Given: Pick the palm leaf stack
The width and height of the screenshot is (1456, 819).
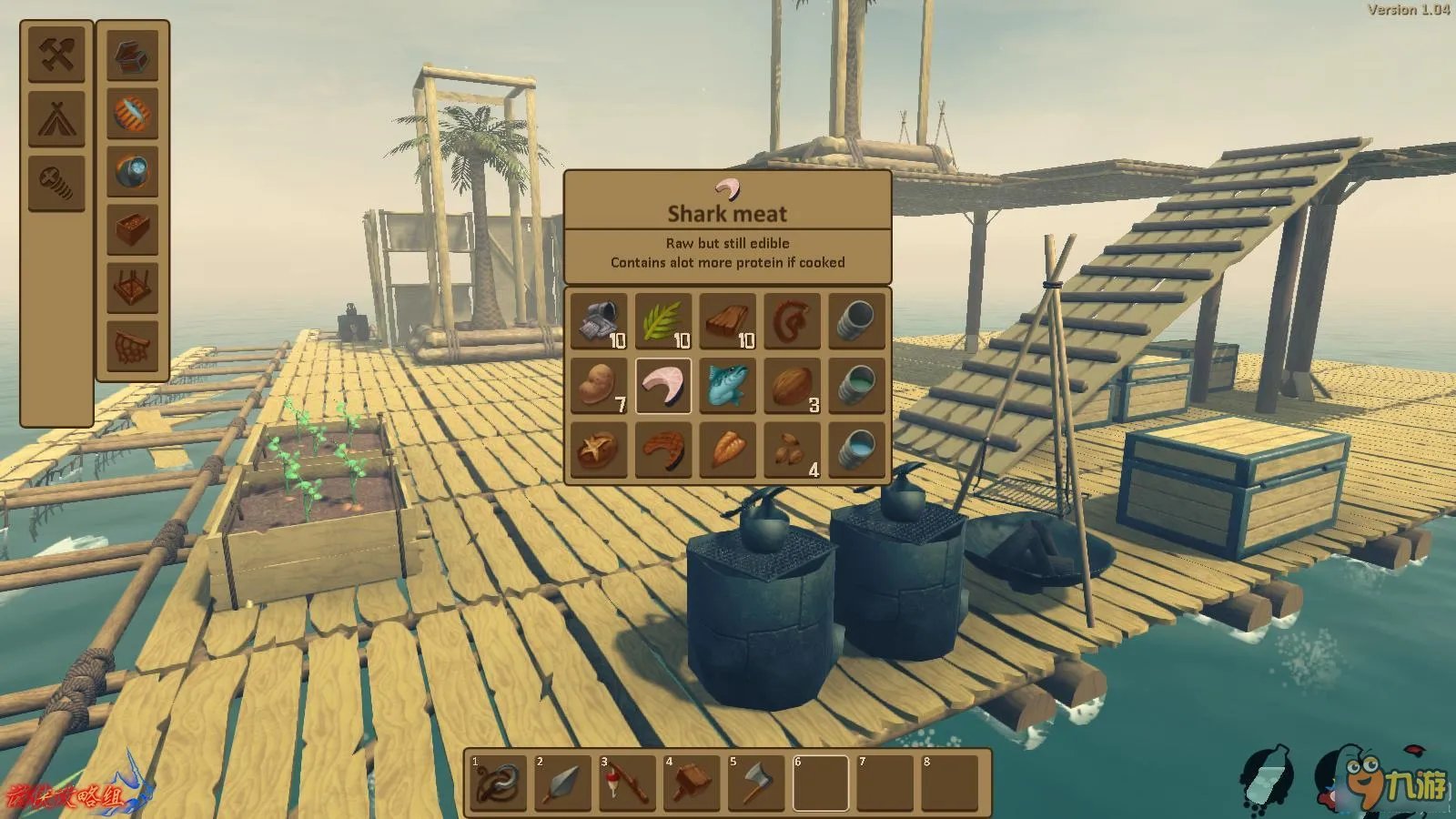Looking at the screenshot, I should [x=663, y=321].
